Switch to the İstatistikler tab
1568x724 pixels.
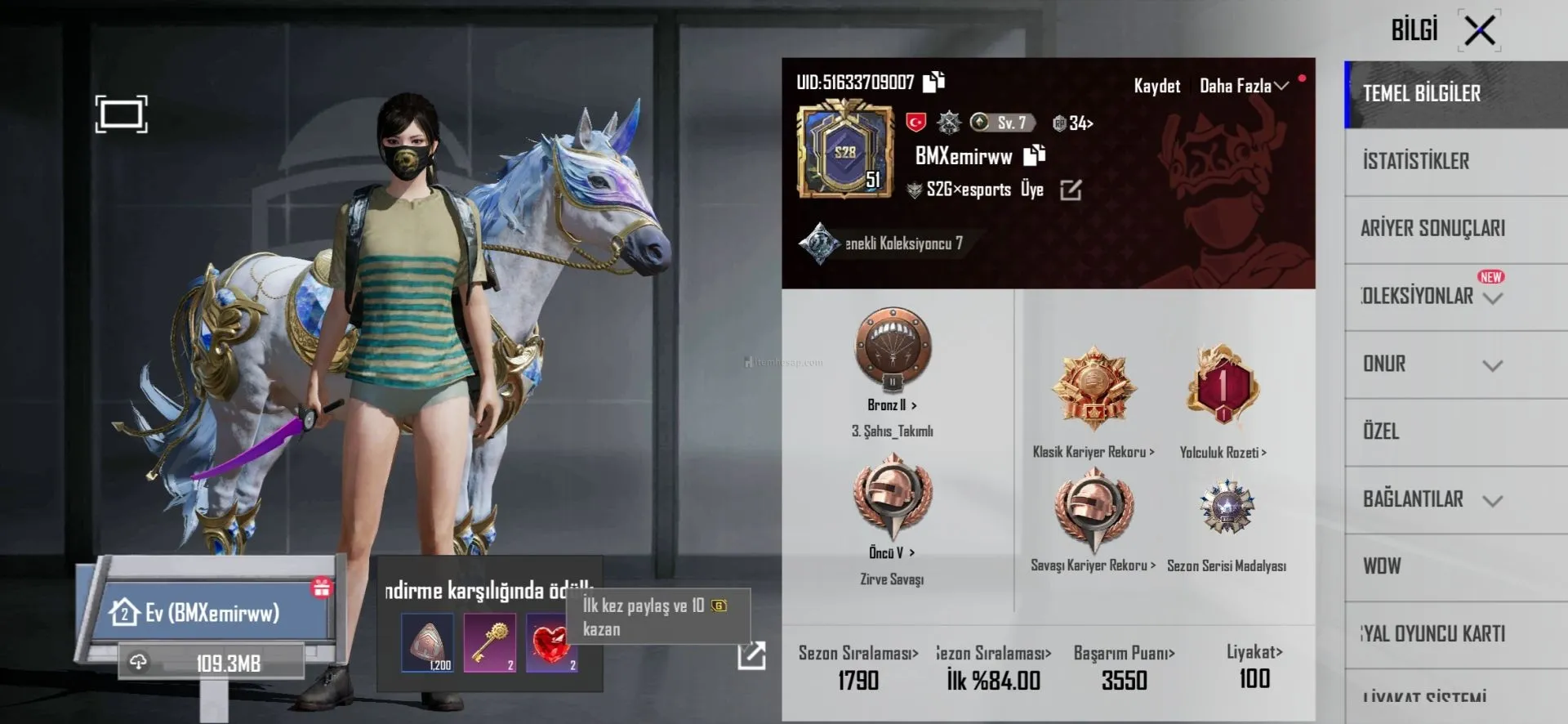coord(1416,161)
